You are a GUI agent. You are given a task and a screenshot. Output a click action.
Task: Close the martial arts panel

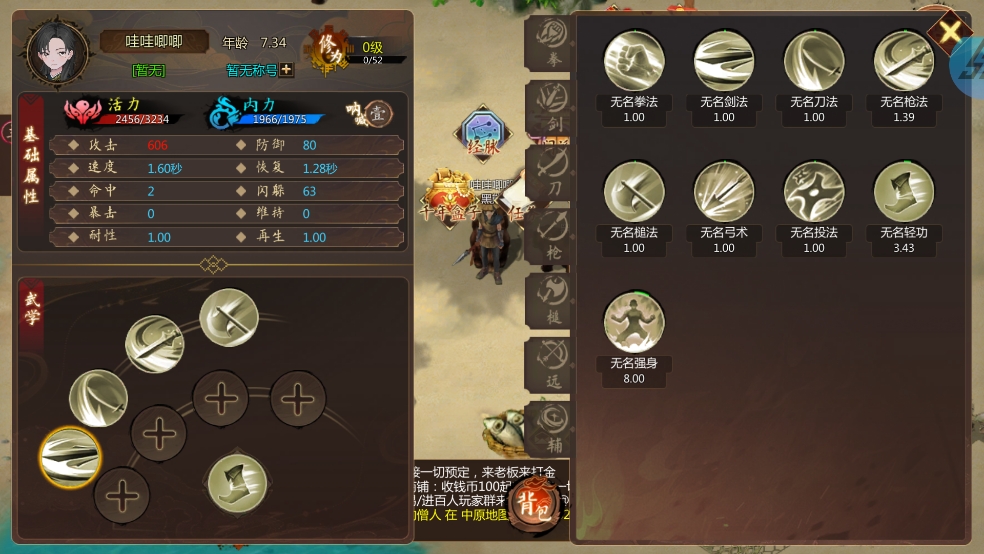click(949, 31)
